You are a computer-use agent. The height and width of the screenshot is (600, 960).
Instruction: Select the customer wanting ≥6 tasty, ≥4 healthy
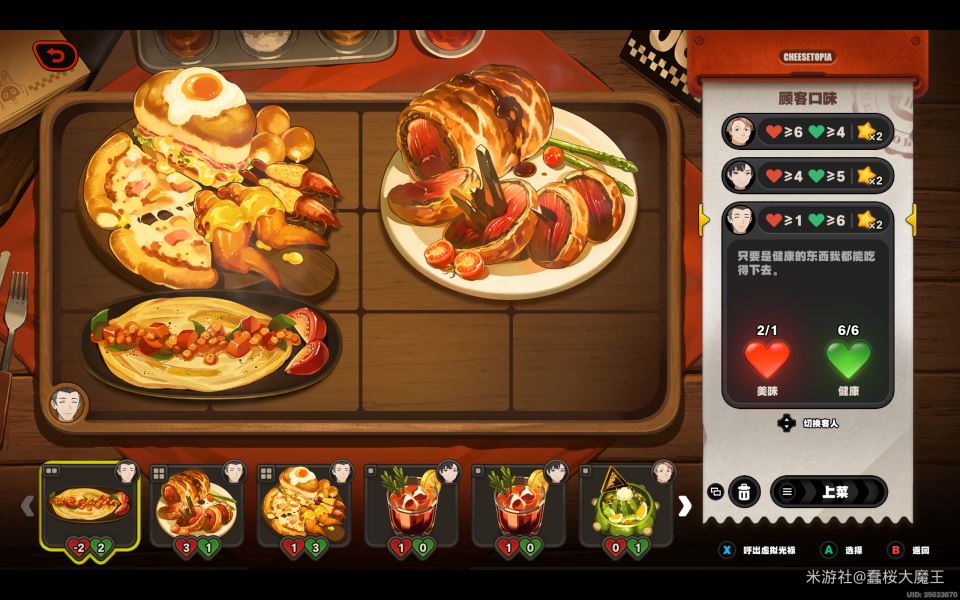pyautogui.click(x=807, y=131)
